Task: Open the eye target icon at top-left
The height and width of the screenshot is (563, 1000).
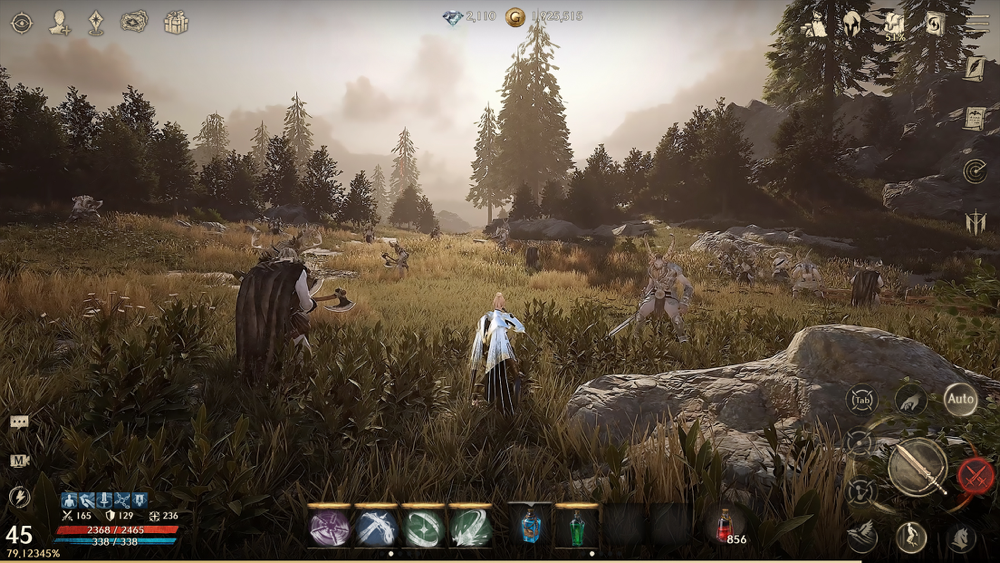Action: click(x=21, y=22)
